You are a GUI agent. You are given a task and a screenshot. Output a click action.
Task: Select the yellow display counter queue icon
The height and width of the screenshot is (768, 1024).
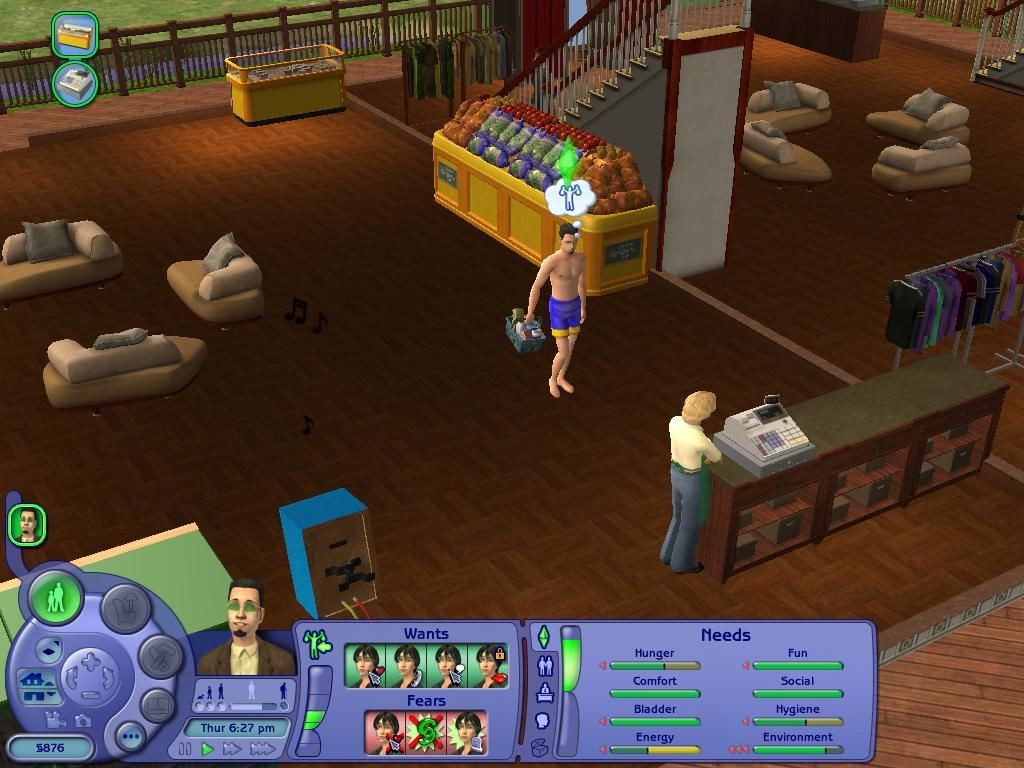[75, 35]
